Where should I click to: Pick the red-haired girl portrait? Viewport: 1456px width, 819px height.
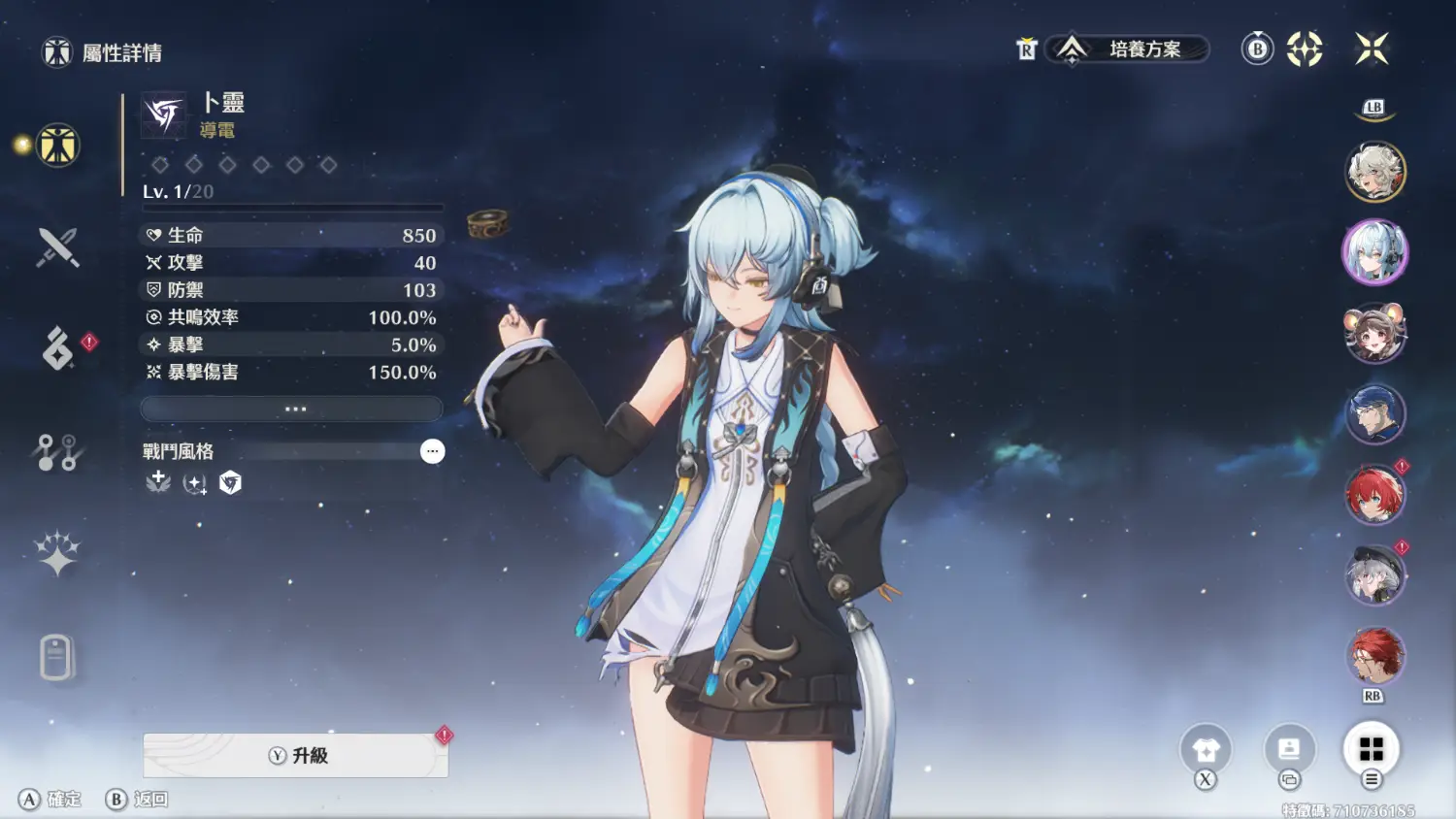[x=1374, y=495]
